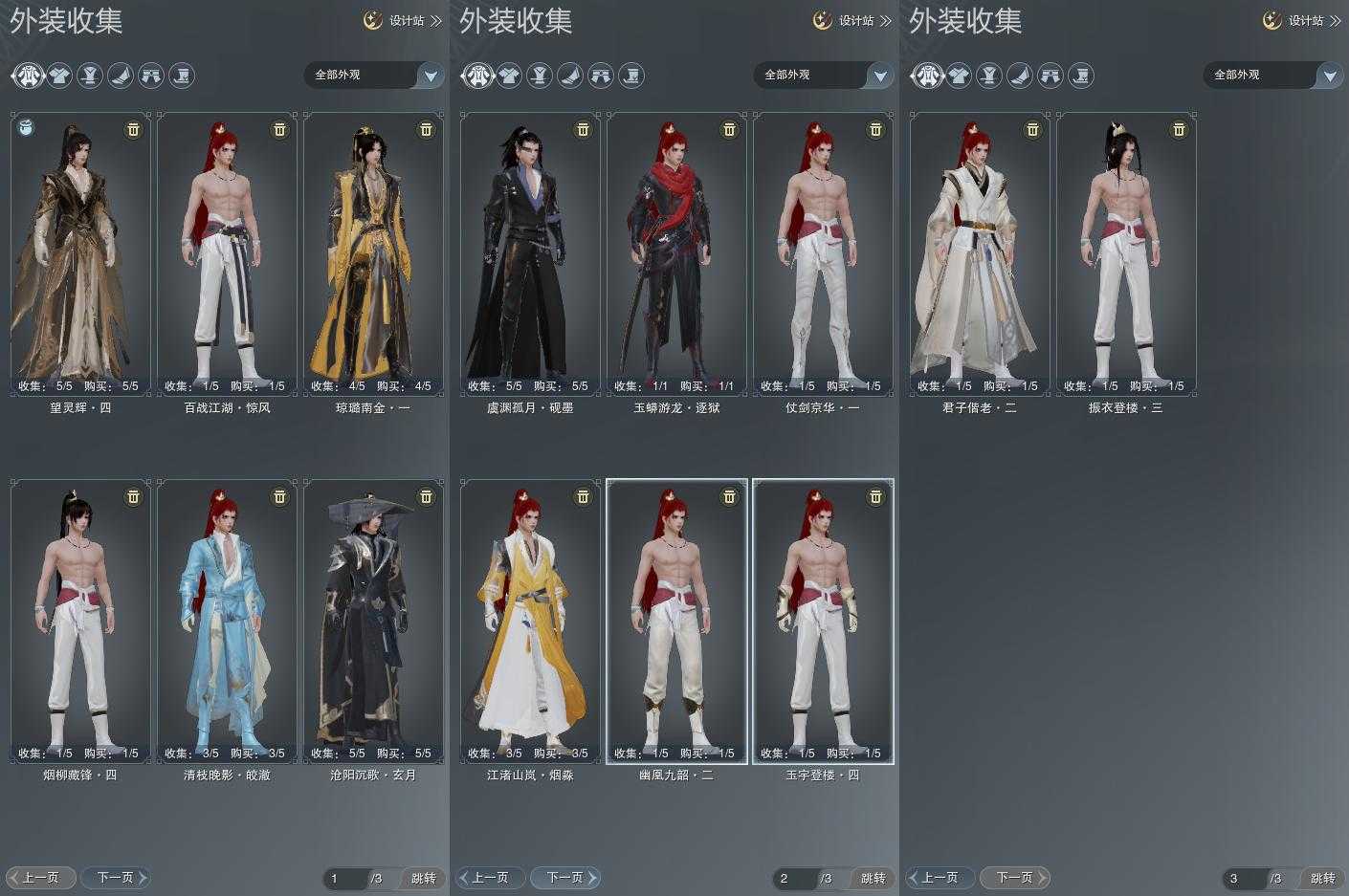Screen dimensions: 1349x896
Task: Choose the blue 清枝晚影·皎澈 outfit
Action: click(227, 622)
